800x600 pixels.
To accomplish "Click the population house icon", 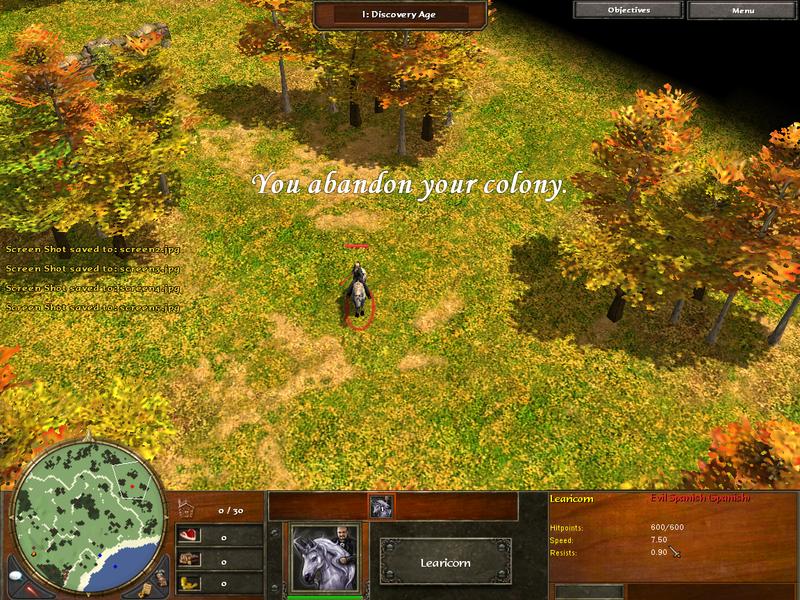I will pos(184,509).
